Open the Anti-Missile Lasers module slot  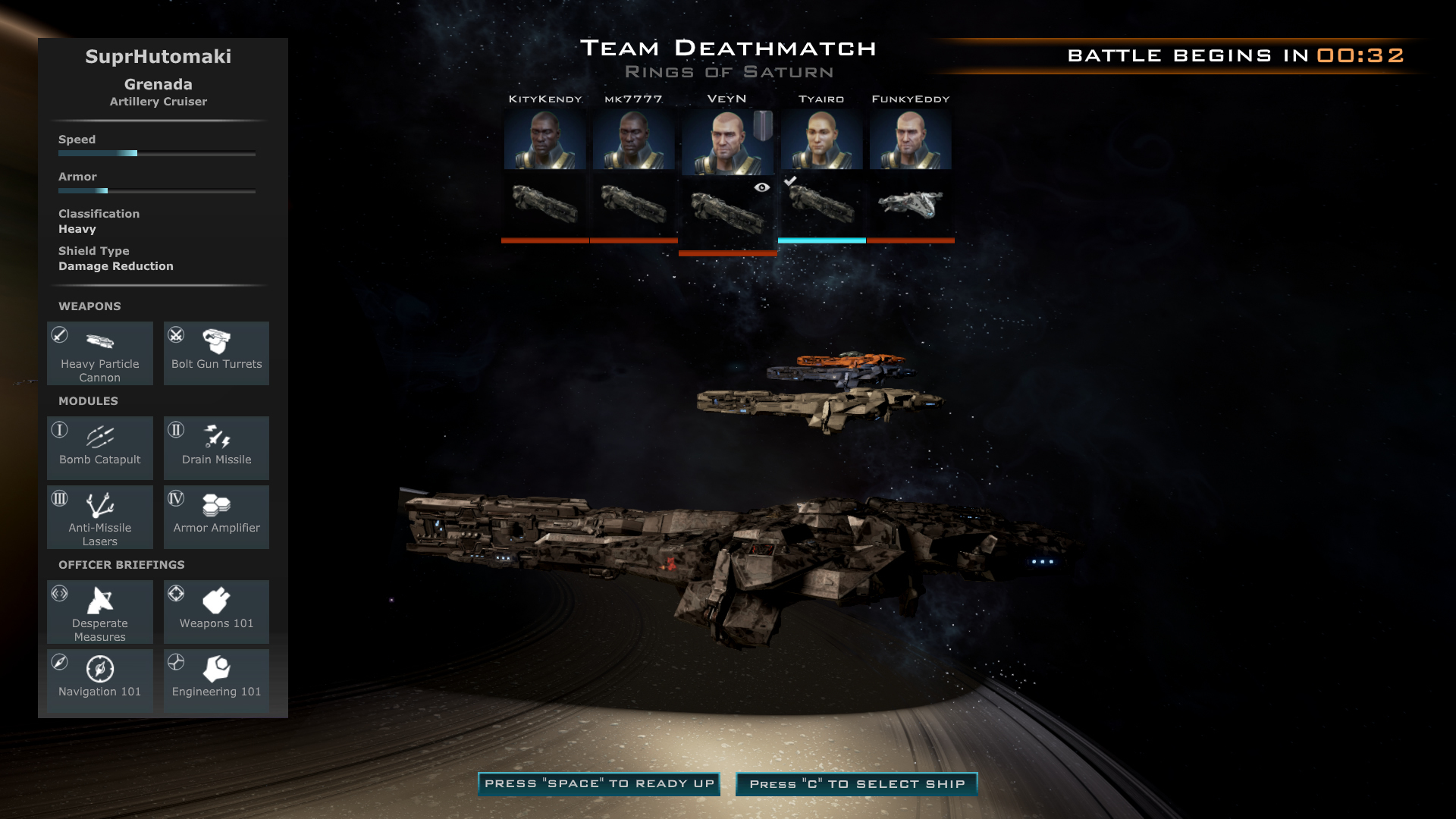100,516
